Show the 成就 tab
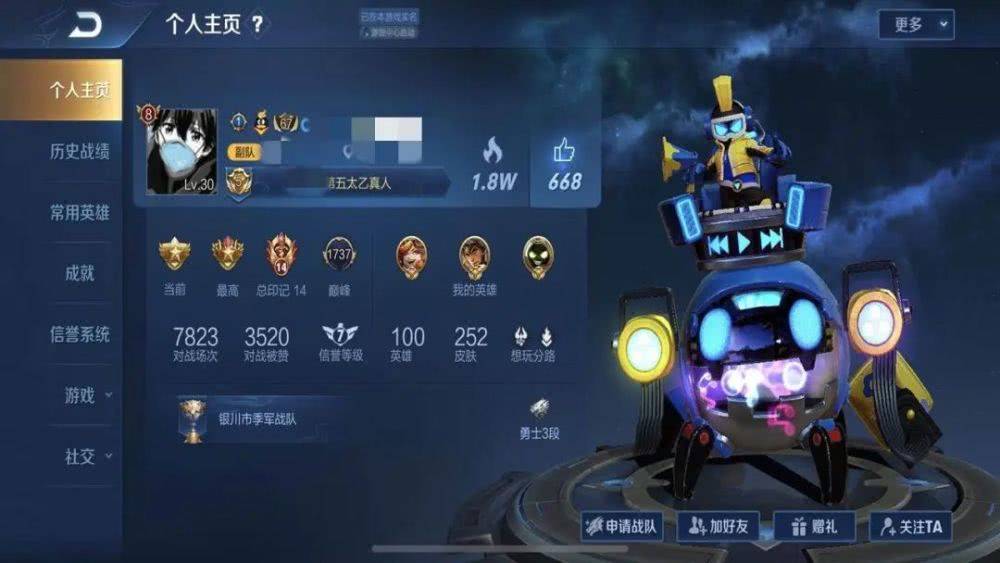The image size is (1000, 563). tap(79, 273)
